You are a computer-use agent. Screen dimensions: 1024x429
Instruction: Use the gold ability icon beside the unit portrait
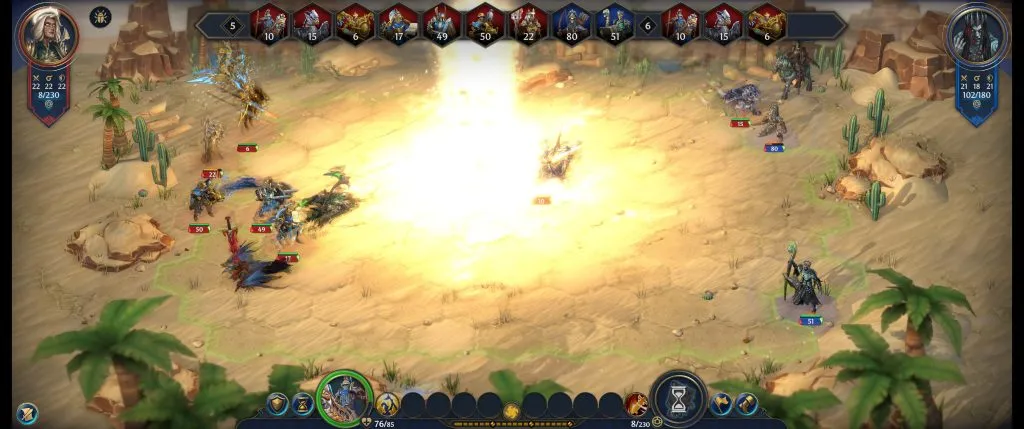(387, 404)
